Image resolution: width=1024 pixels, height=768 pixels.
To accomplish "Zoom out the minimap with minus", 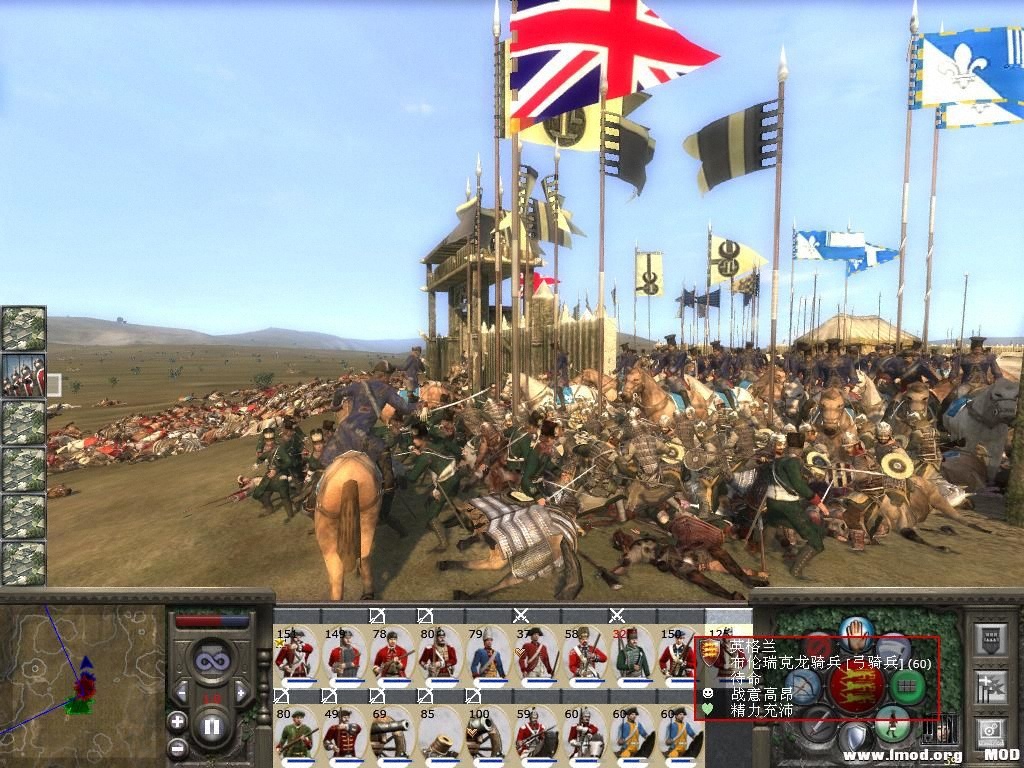I will point(177,747).
